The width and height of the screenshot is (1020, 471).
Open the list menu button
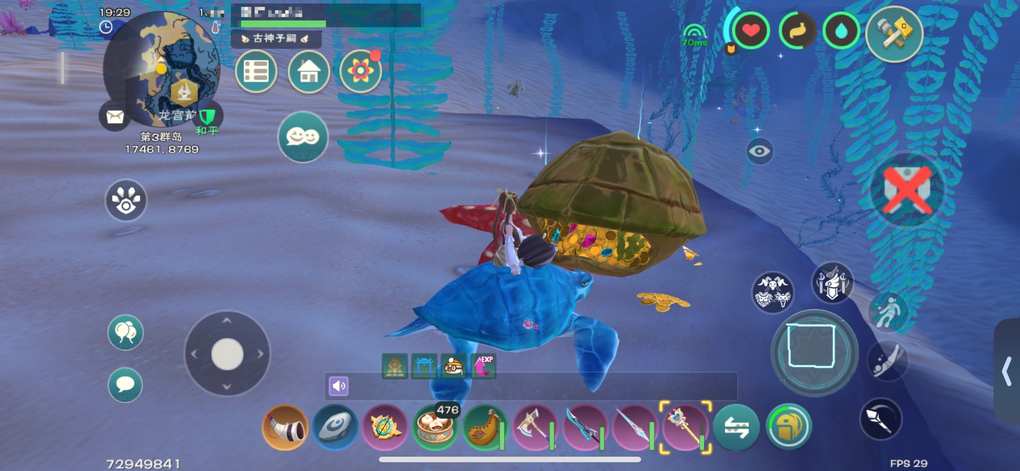pos(256,72)
